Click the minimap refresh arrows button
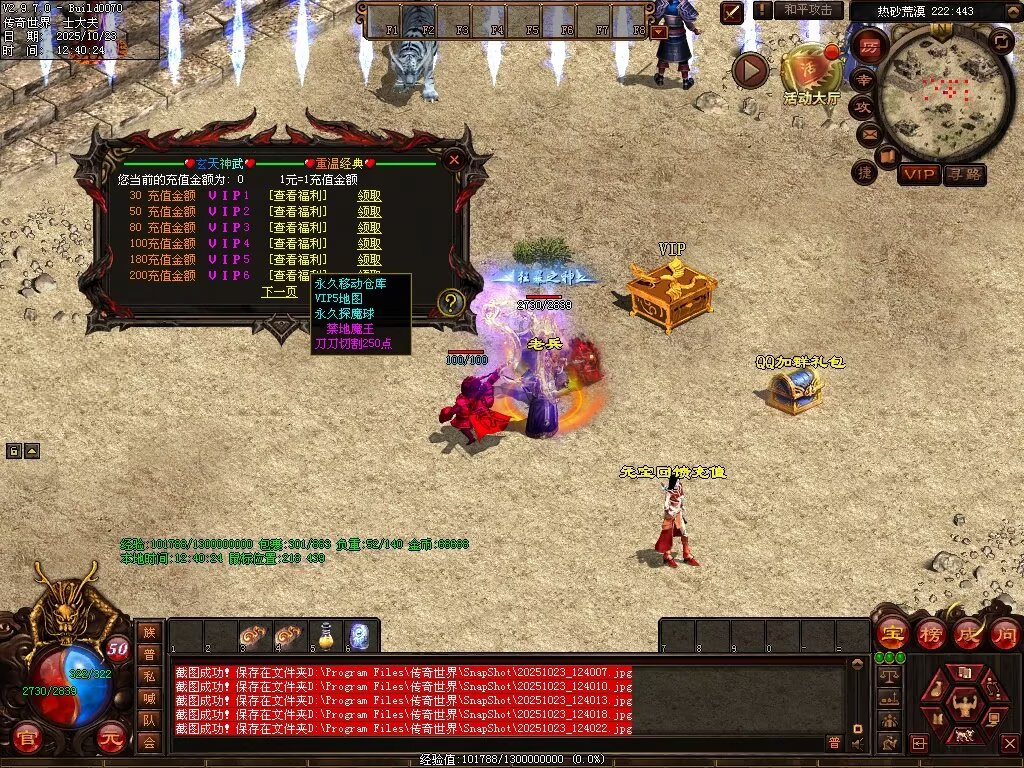This screenshot has height=768, width=1024. point(1001,41)
